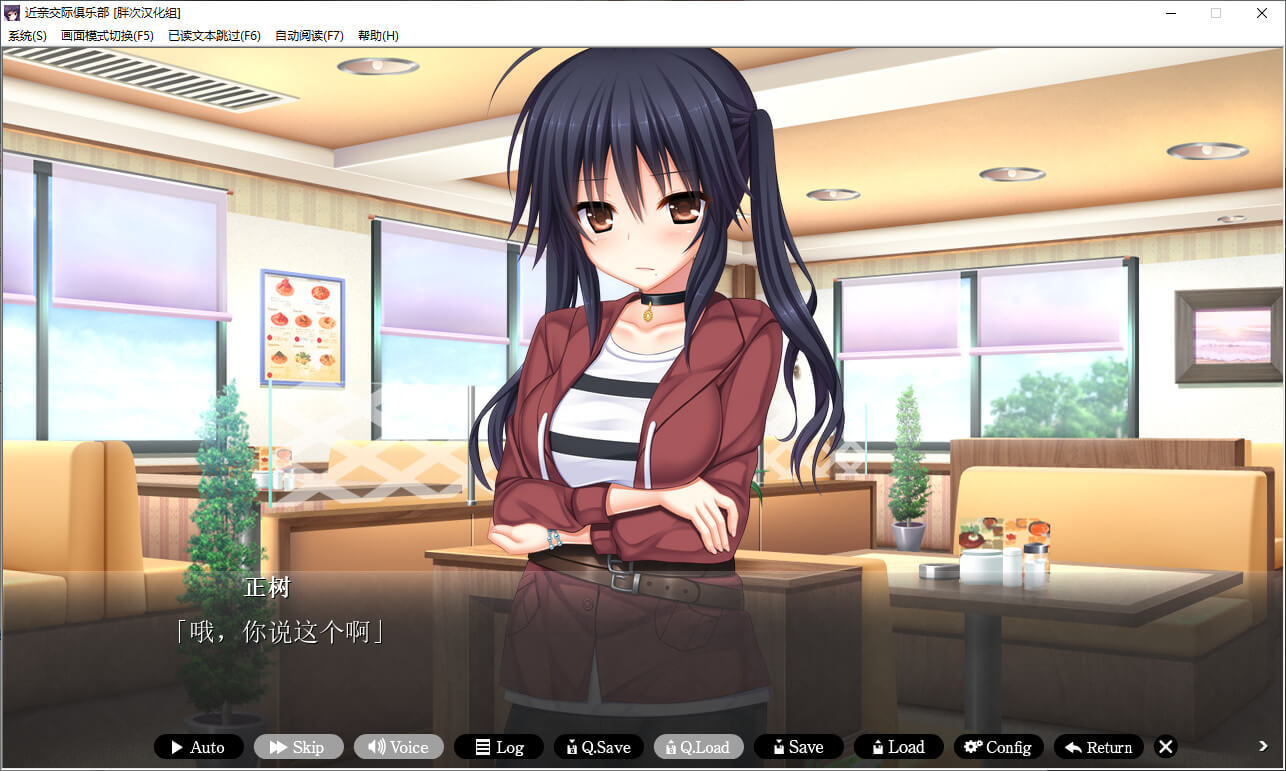Quick load with Q.Load
Screen dimensions: 1286x771
698,747
